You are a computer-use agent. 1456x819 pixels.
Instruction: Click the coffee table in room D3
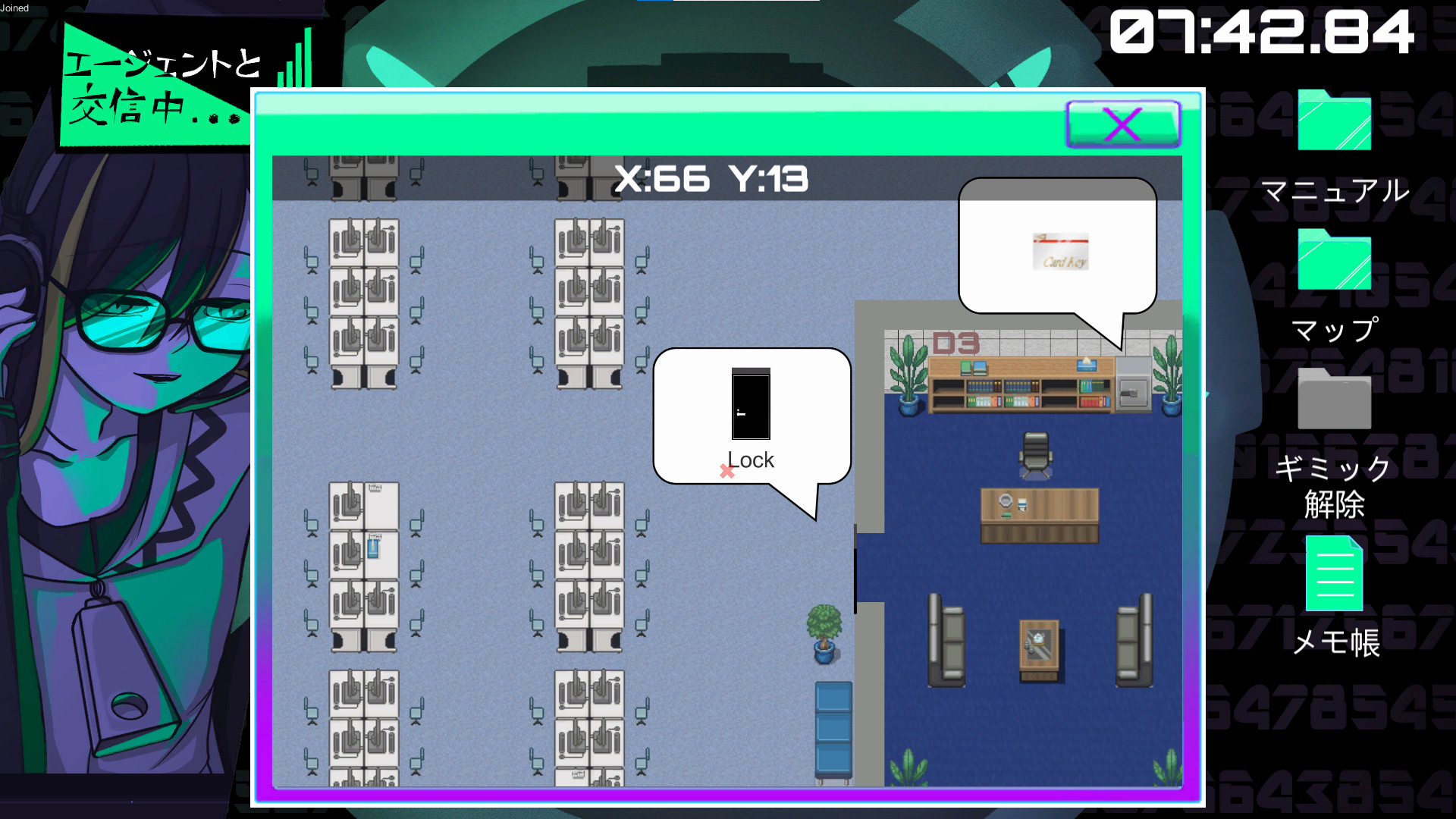click(1037, 646)
